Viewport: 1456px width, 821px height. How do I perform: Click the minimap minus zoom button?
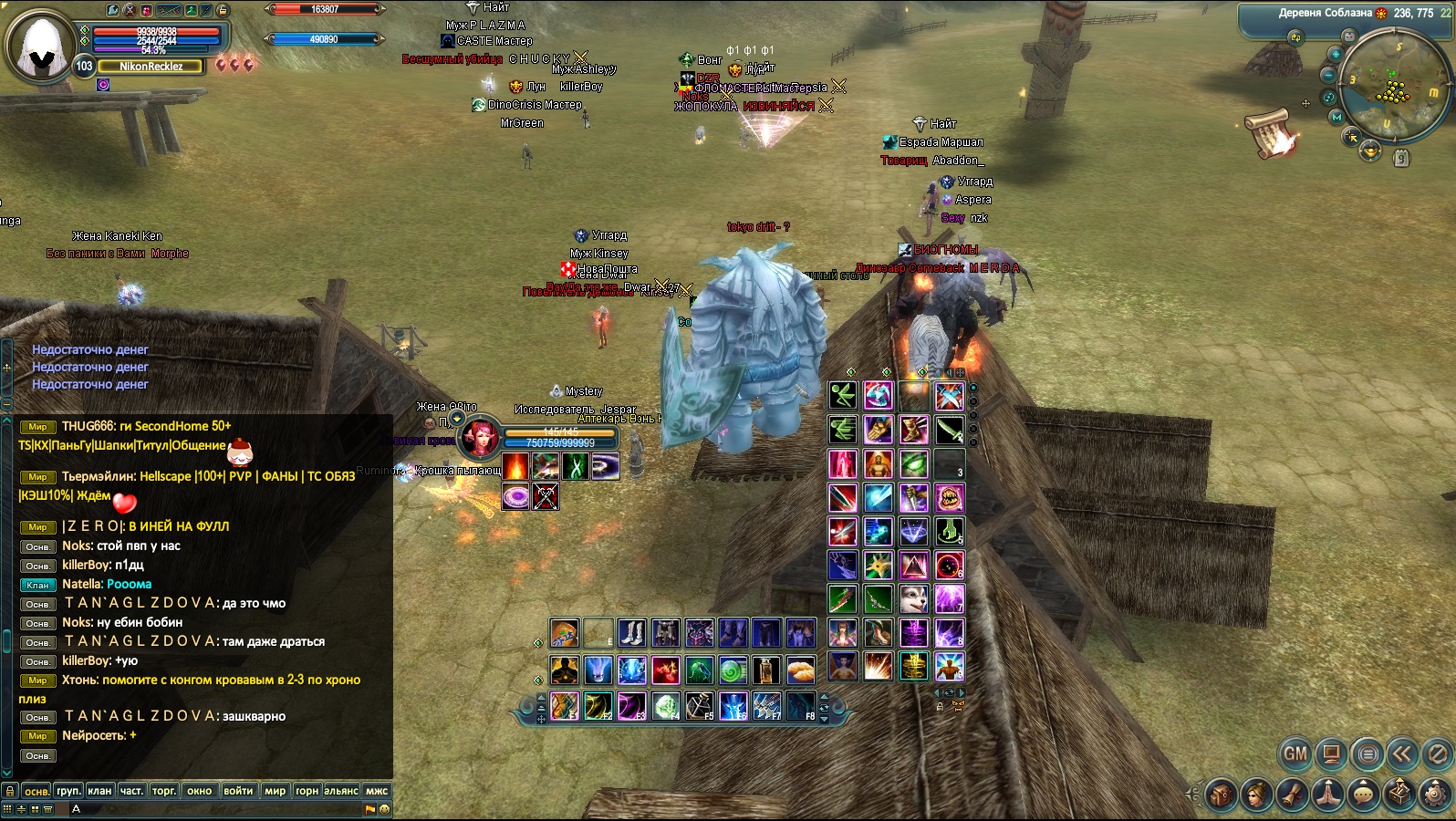pyautogui.click(x=1329, y=76)
